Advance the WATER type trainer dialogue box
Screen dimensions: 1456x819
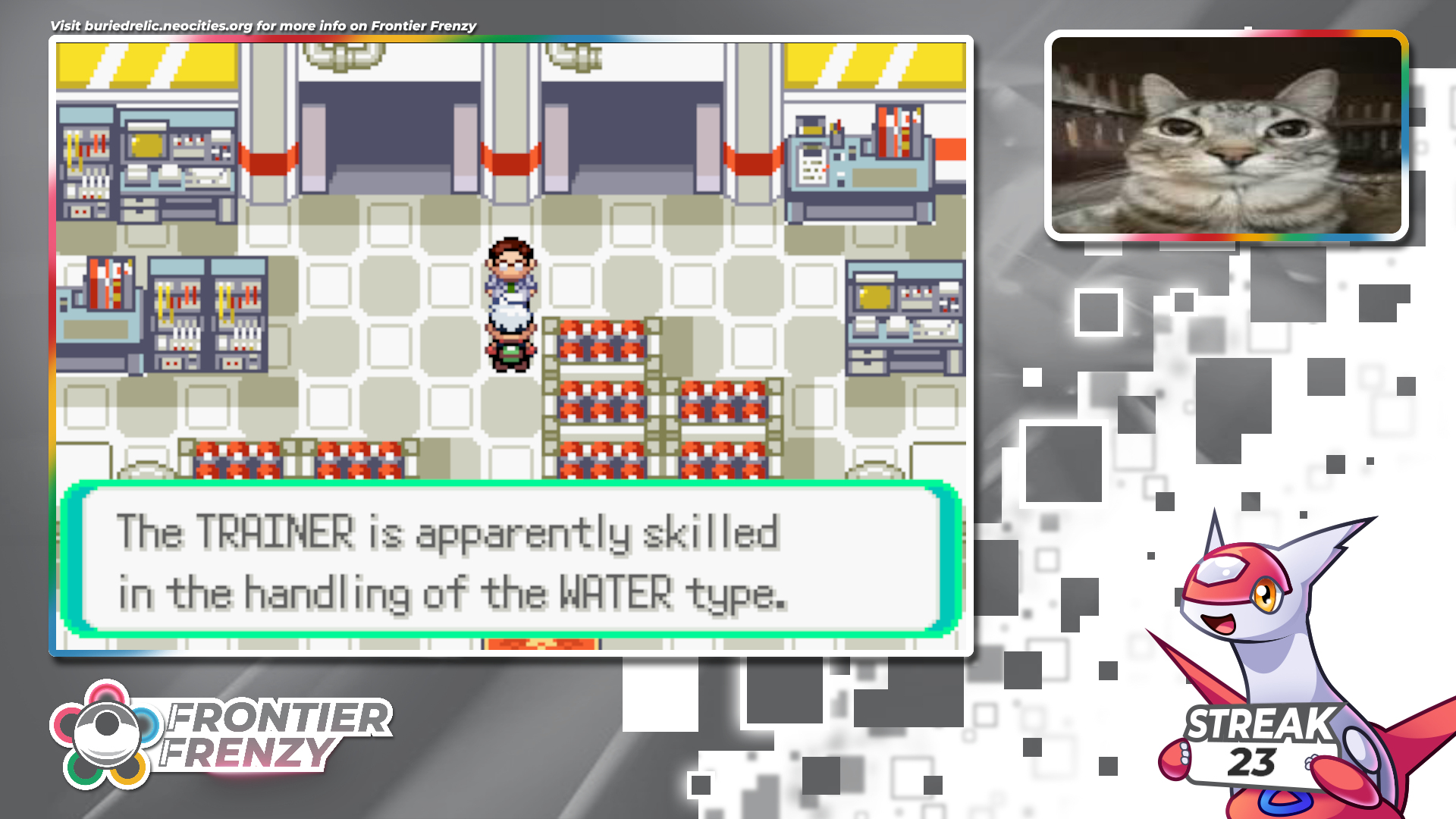pos(511,560)
